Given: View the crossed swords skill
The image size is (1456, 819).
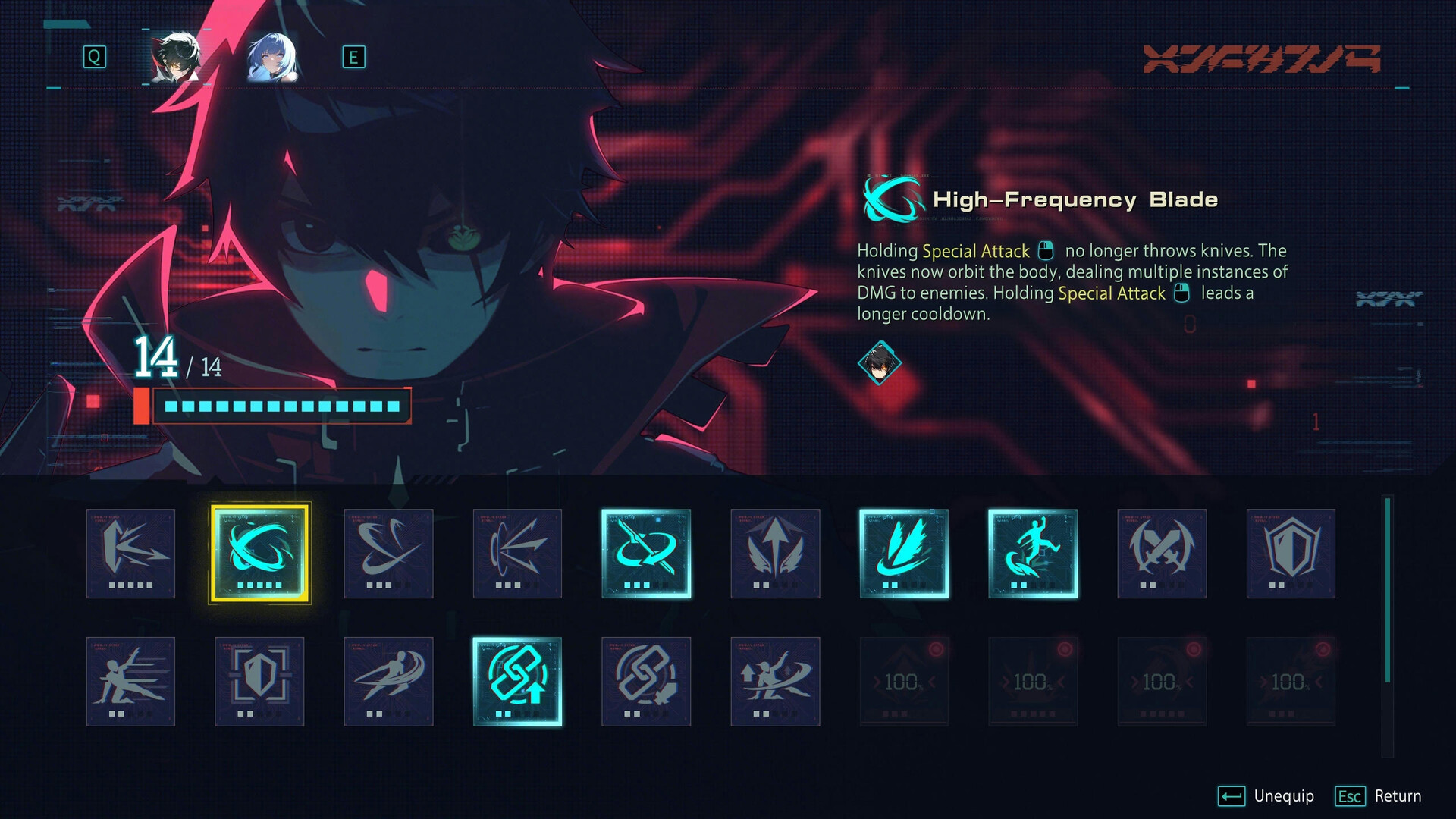Looking at the screenshot, I should pos(1162,552).
